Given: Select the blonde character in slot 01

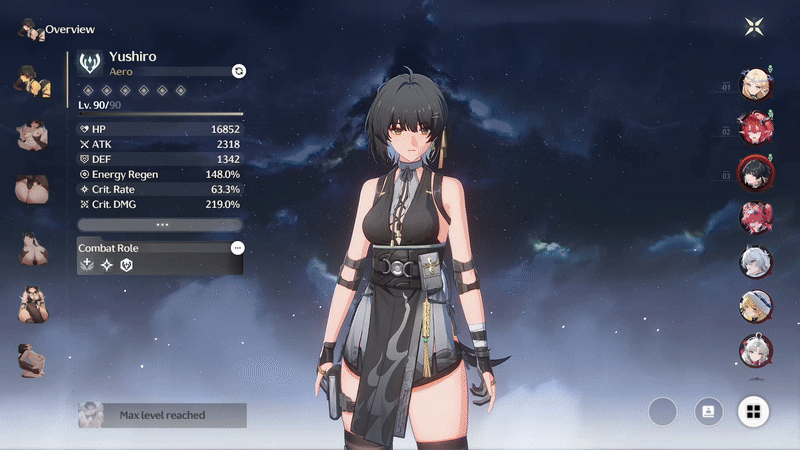Looking at the screenshot, I should point(753,84).
